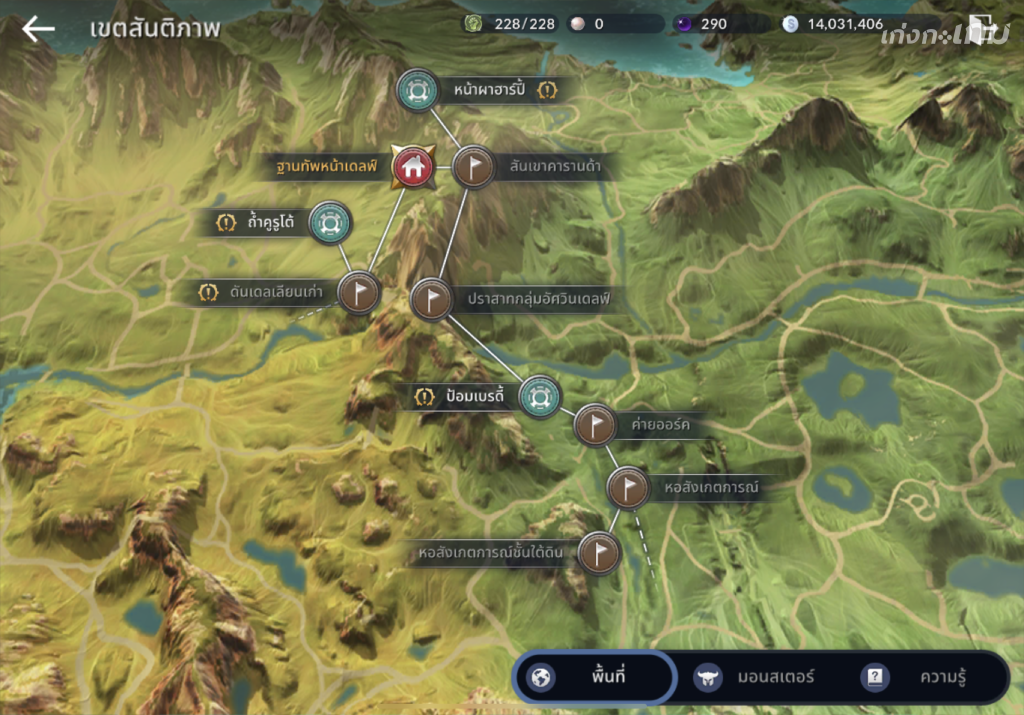Screen dimensions: 1024x715
Task: Open the exit icon in top-right corner
Action: pos(981,28)
